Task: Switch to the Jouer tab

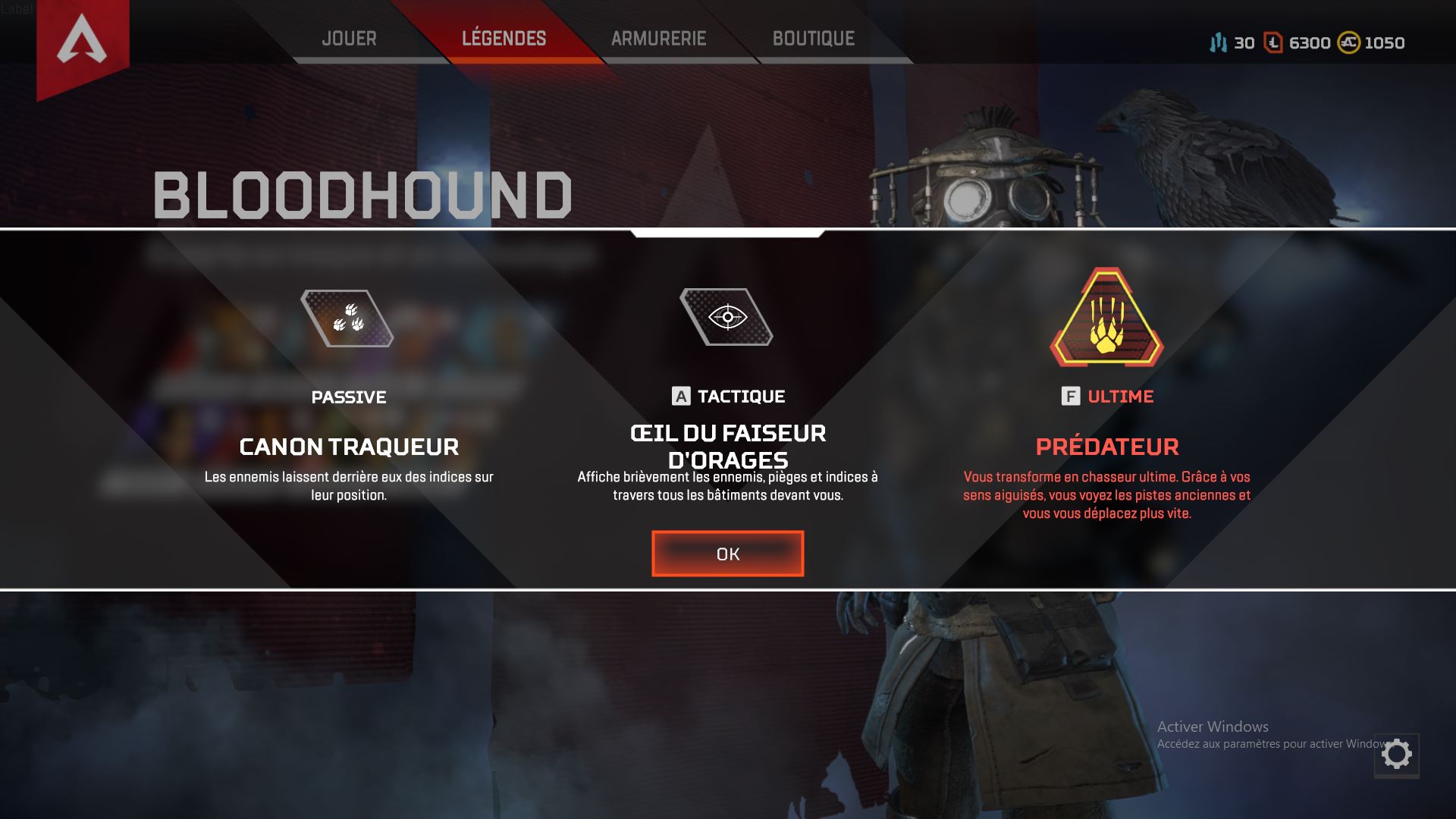Action: tap(349, 39)
